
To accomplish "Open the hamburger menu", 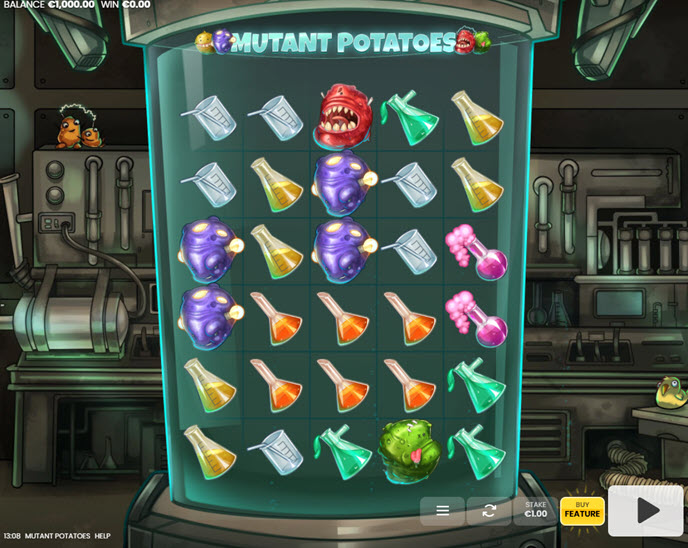I will point(442,511).
